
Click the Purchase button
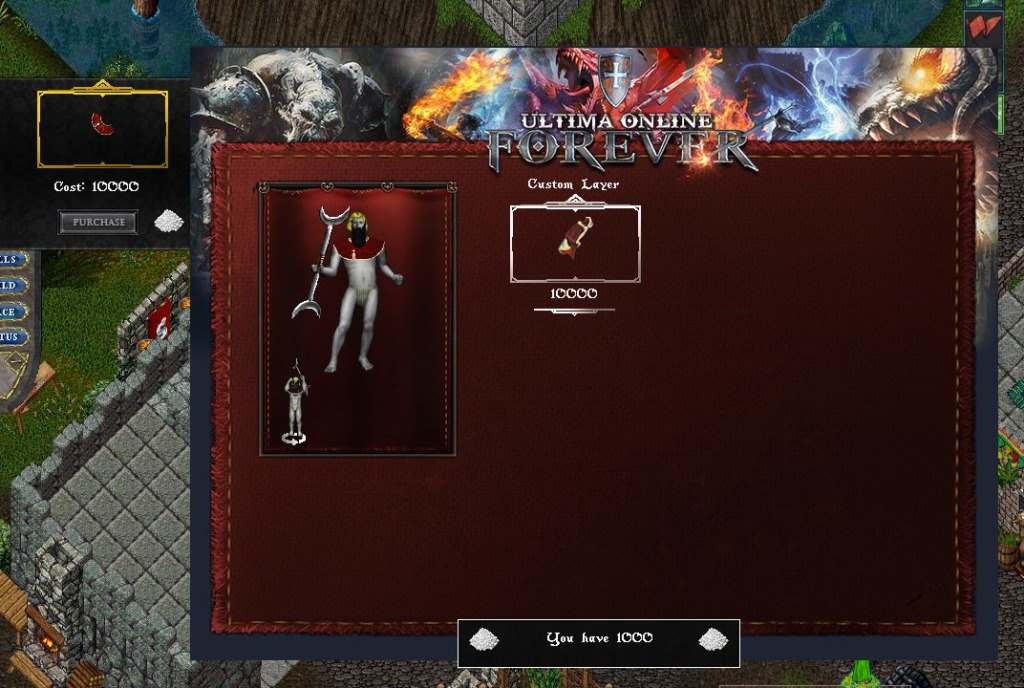(x=98, y=222)
